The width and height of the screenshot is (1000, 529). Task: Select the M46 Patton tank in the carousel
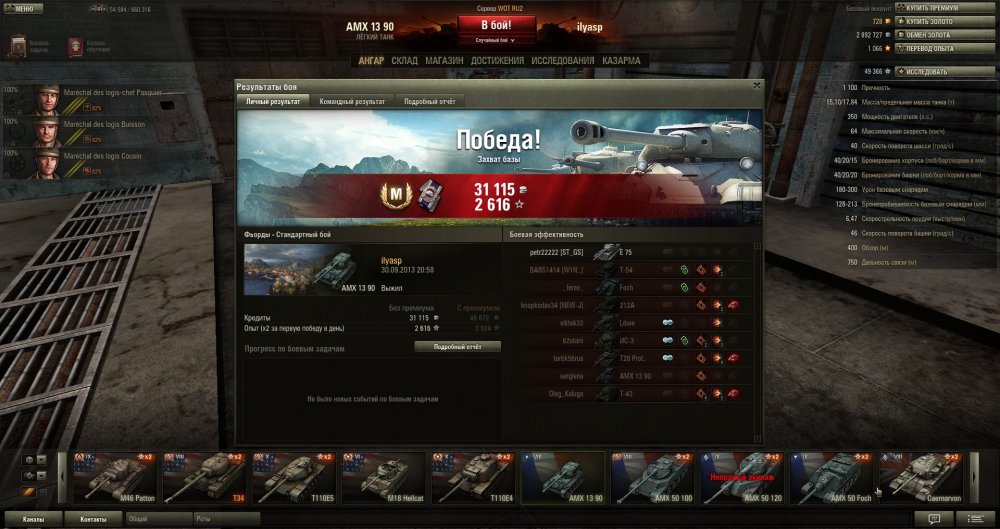click(114, 477)
